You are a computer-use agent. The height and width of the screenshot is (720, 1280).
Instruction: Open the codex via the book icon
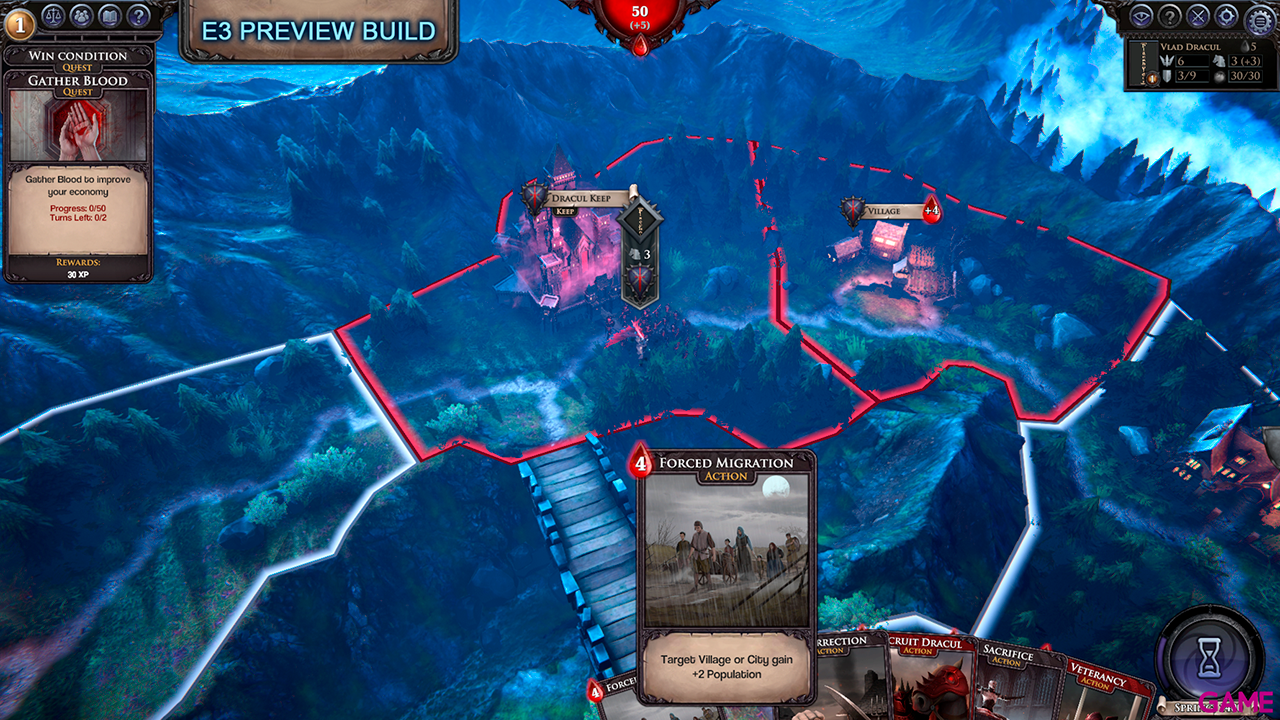(109, 16)
